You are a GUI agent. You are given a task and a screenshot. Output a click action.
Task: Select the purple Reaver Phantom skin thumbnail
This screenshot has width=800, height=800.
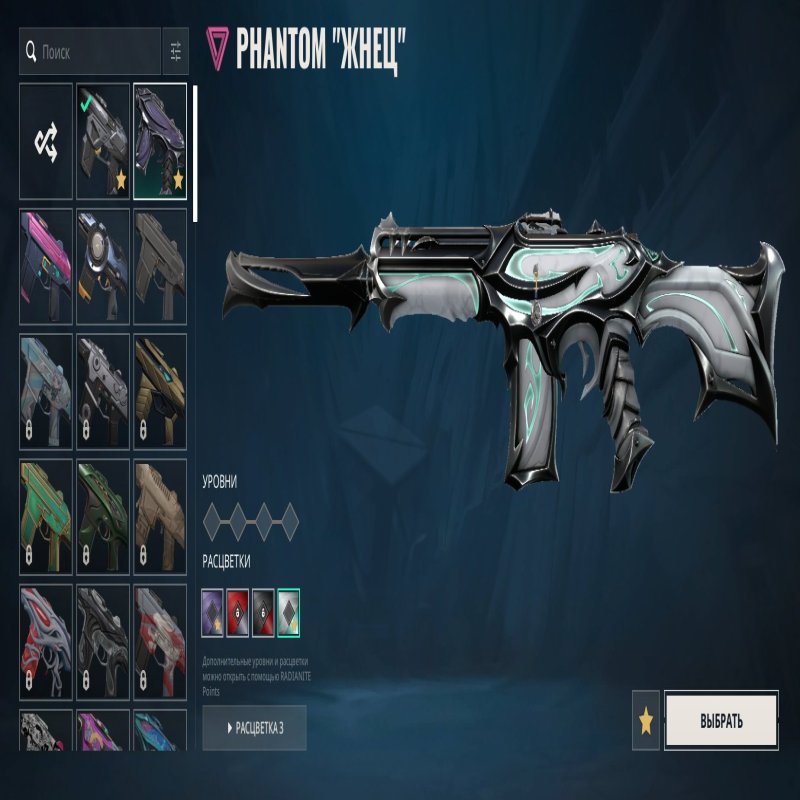tap(160, 141)
